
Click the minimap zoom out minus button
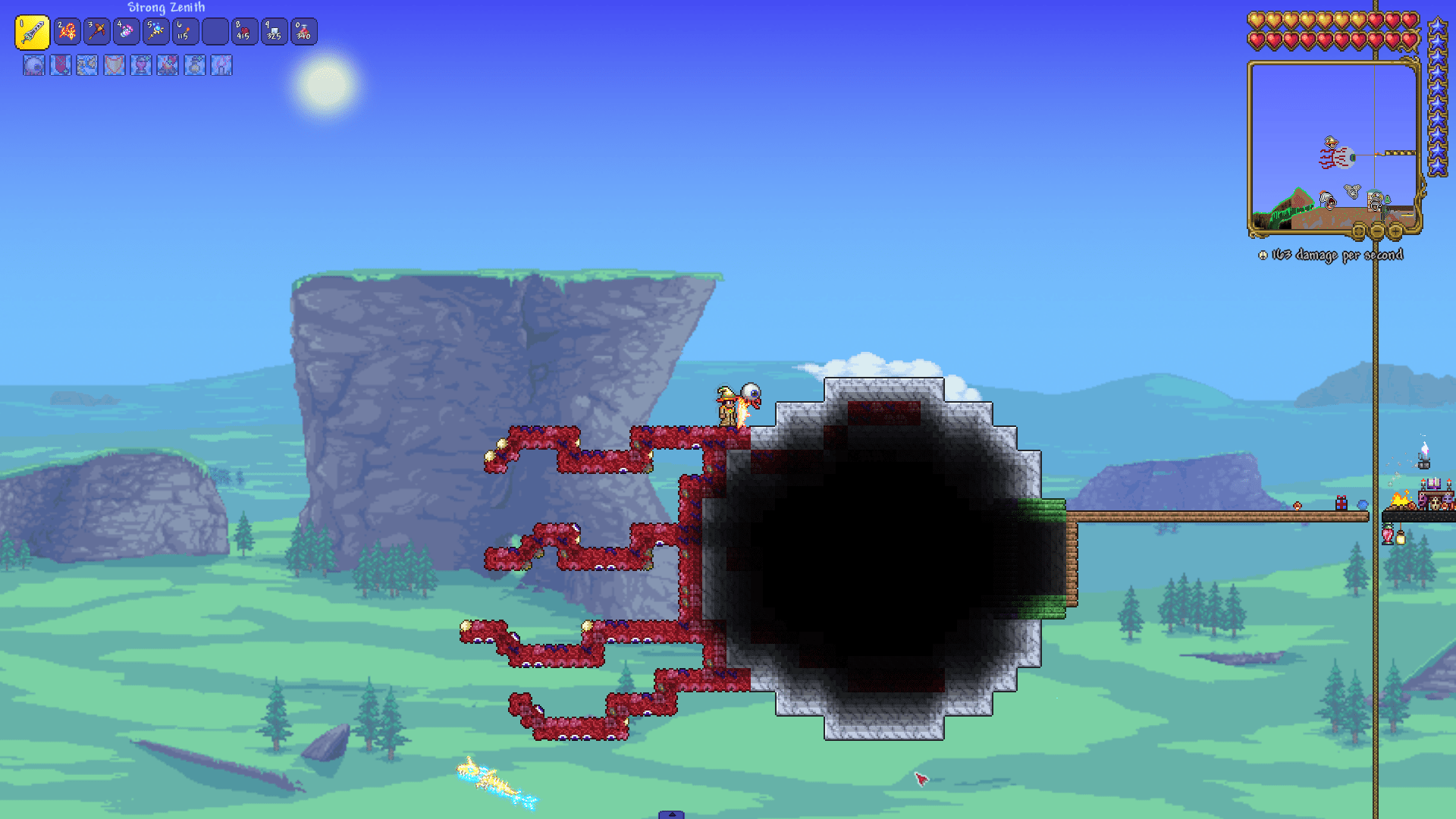(1376, 231)
